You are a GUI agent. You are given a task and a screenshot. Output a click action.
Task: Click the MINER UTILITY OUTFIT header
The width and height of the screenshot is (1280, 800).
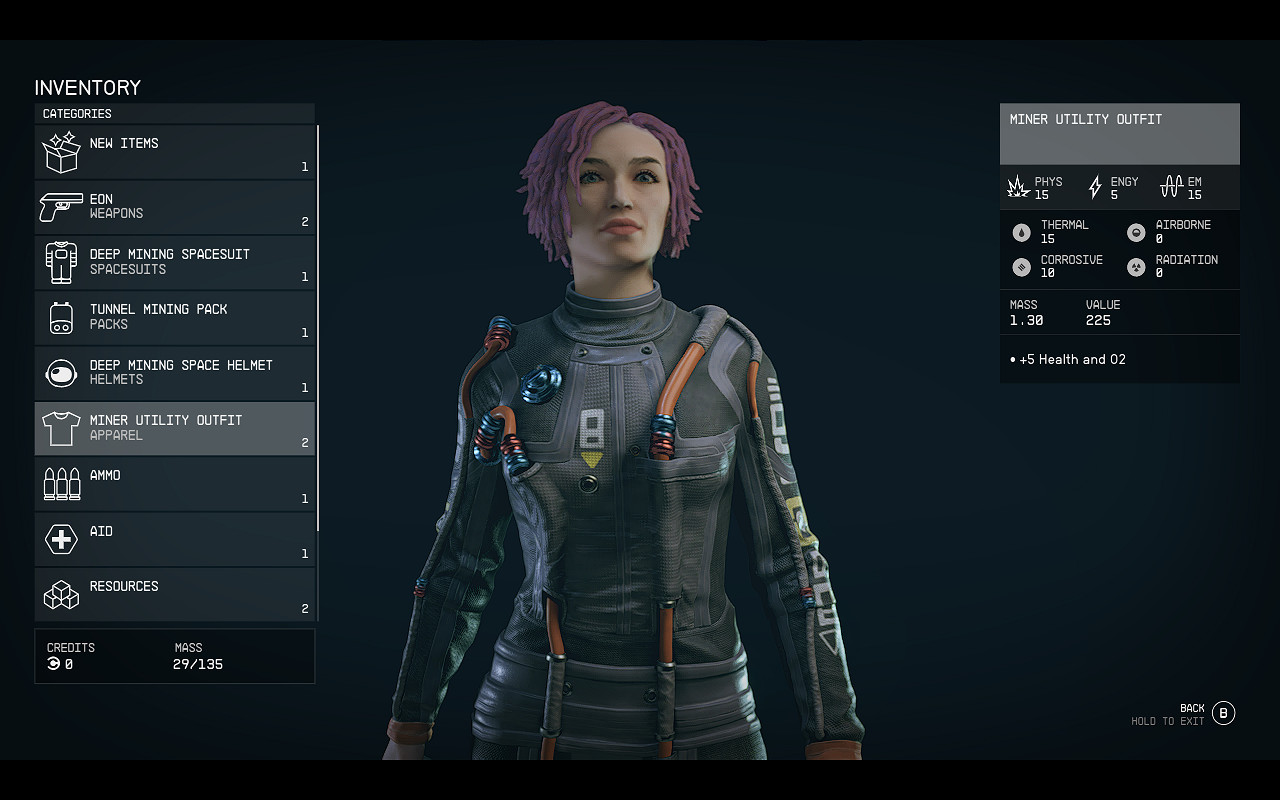[x=1085, y=119]
